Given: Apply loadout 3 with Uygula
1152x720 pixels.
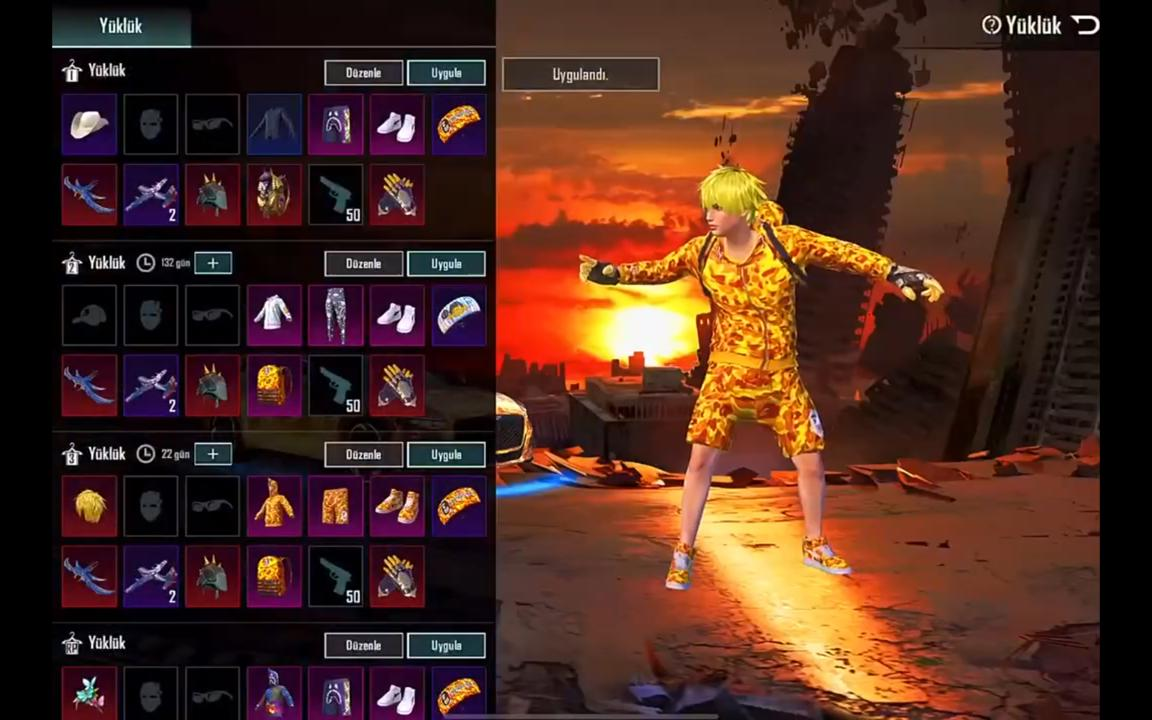Looking at the screenshot, I should 446,455.
